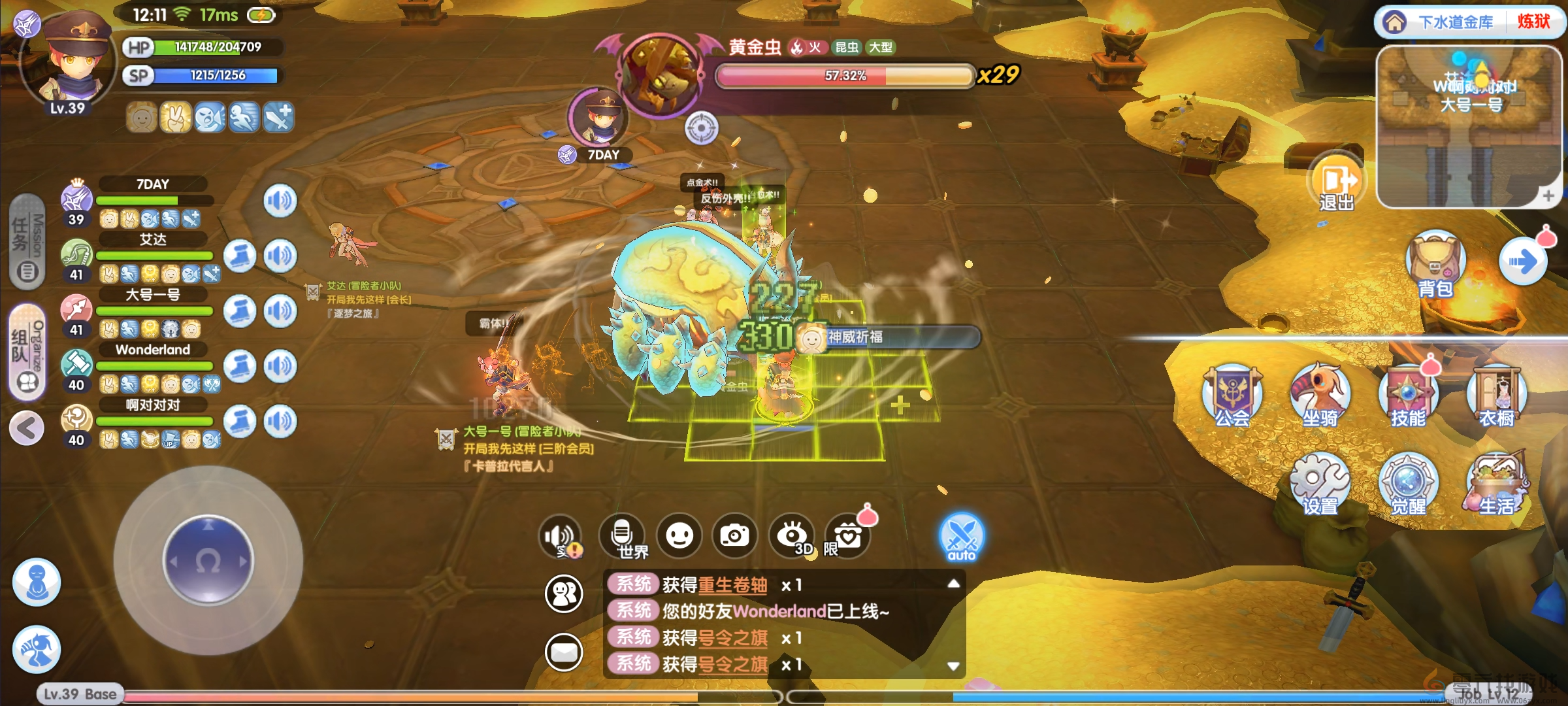Click the blue right-arrow menu toggle
This screenshot has width=1568, height=706.
pyautogui.click(x=1522, y=262)
